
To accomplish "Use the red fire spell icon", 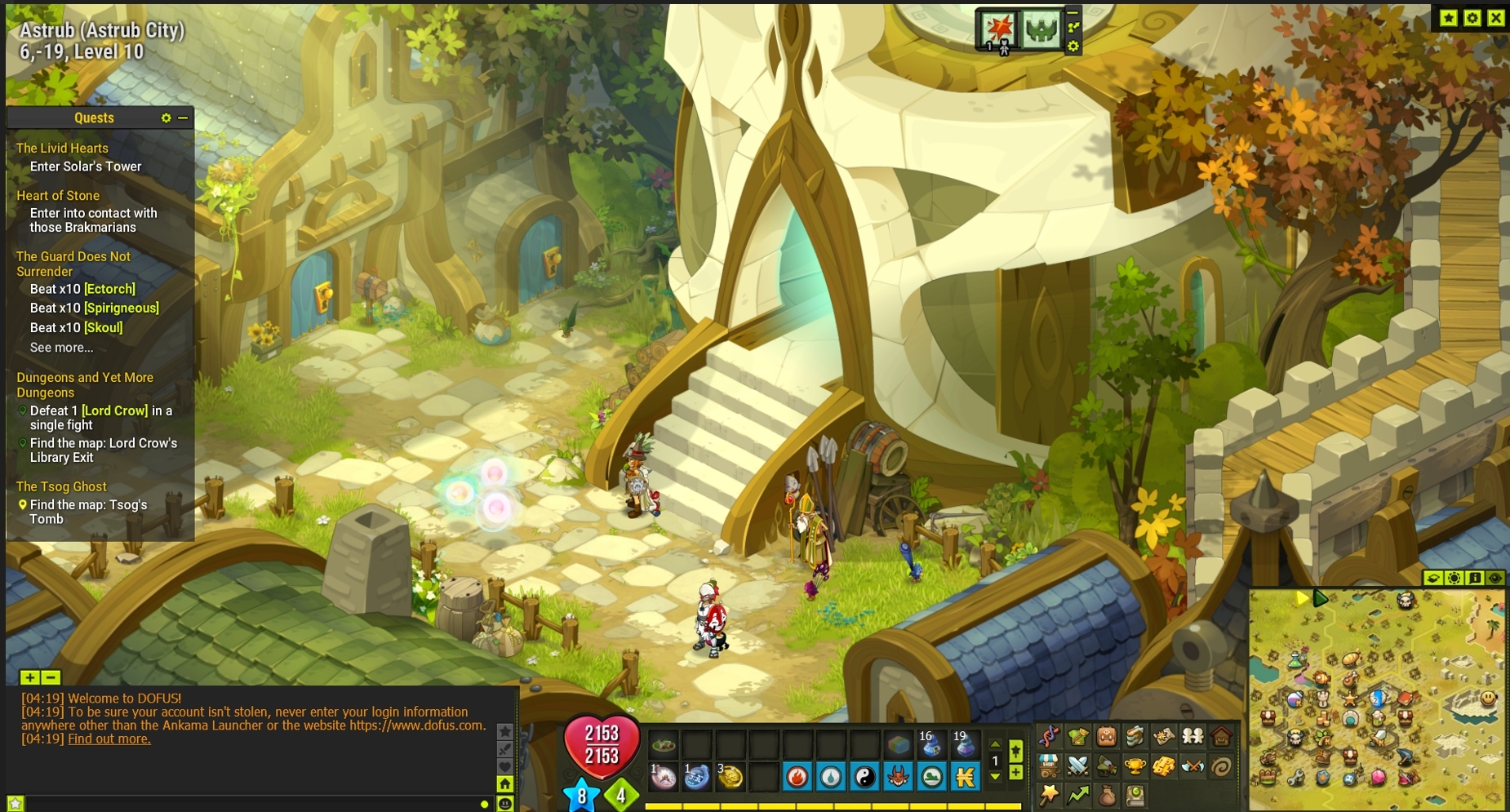I will pyautogui.click(x=797, y=777).
